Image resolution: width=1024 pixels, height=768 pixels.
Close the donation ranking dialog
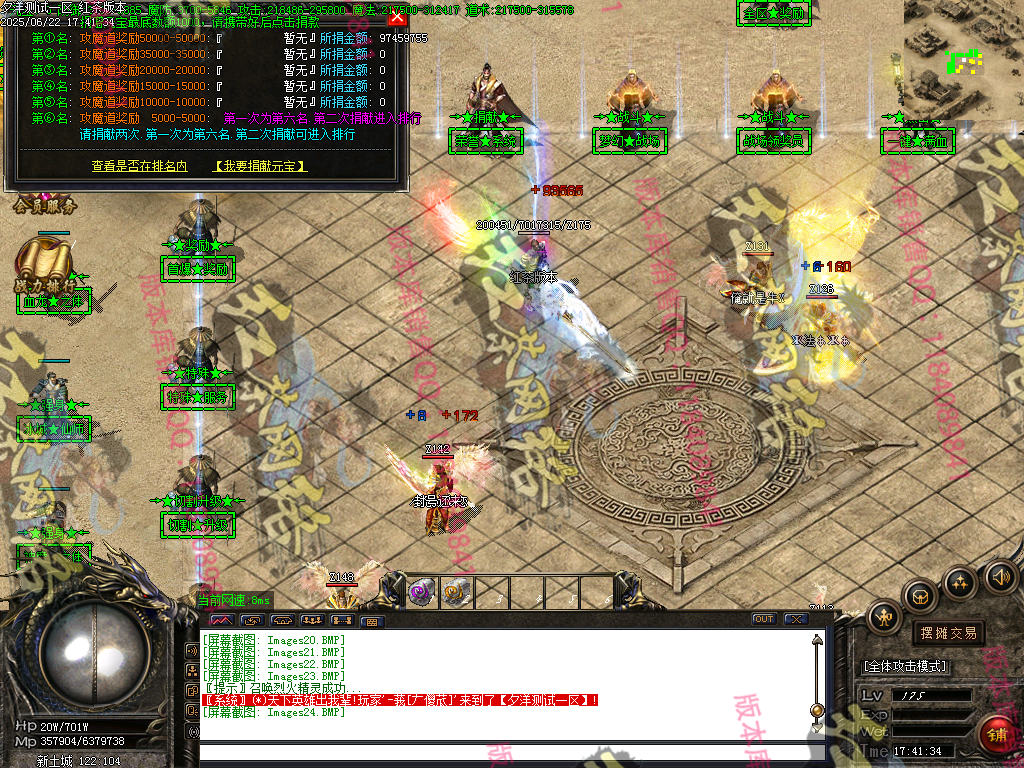[397, 17]
